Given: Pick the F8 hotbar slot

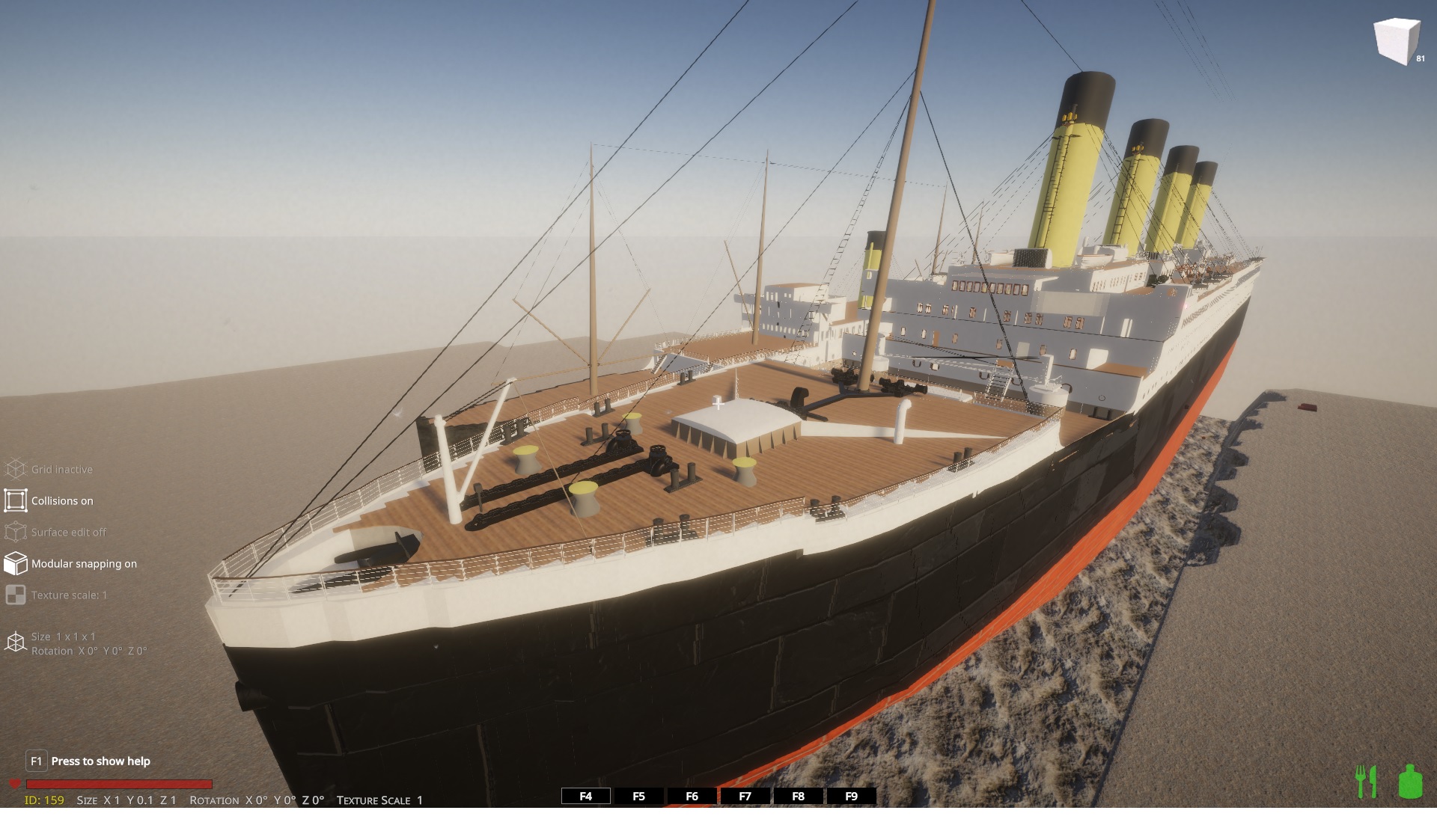Looking at the screenshot, I should coord(798,796).
